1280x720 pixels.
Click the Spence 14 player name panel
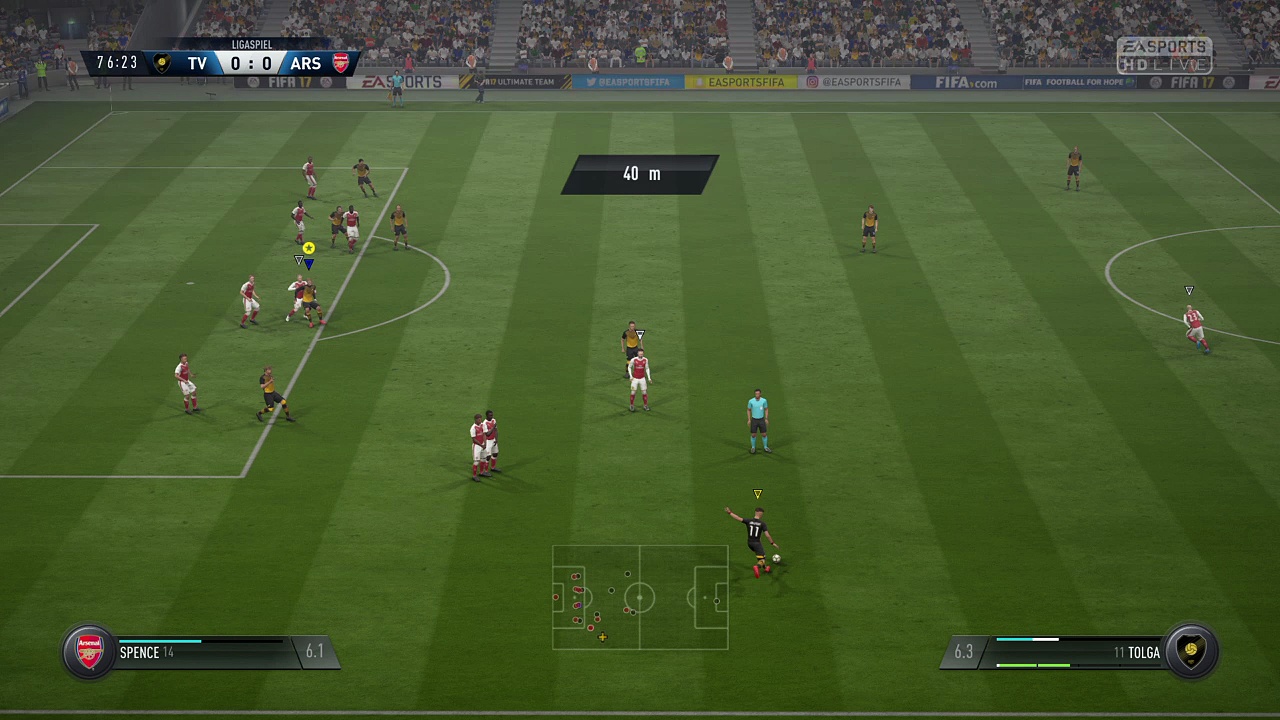200,653
